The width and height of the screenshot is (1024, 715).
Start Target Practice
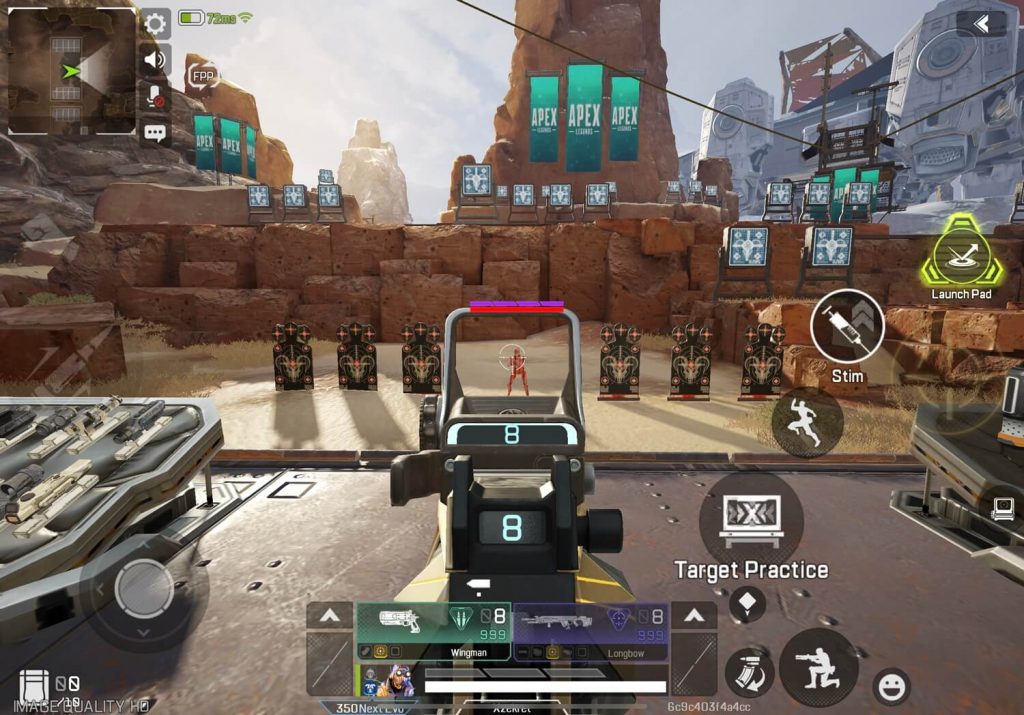(x=751, y=520)
